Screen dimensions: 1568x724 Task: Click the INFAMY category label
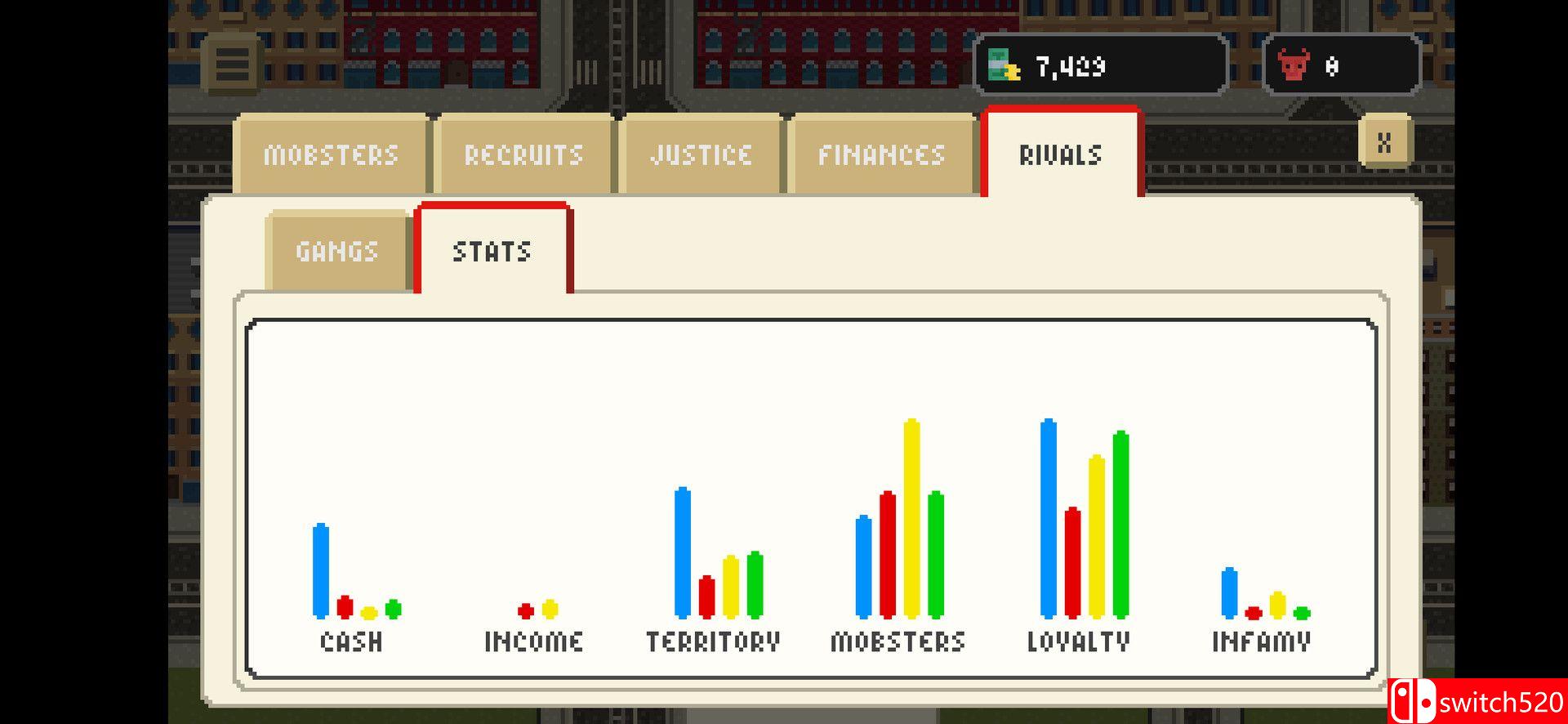click(1261, 641)
